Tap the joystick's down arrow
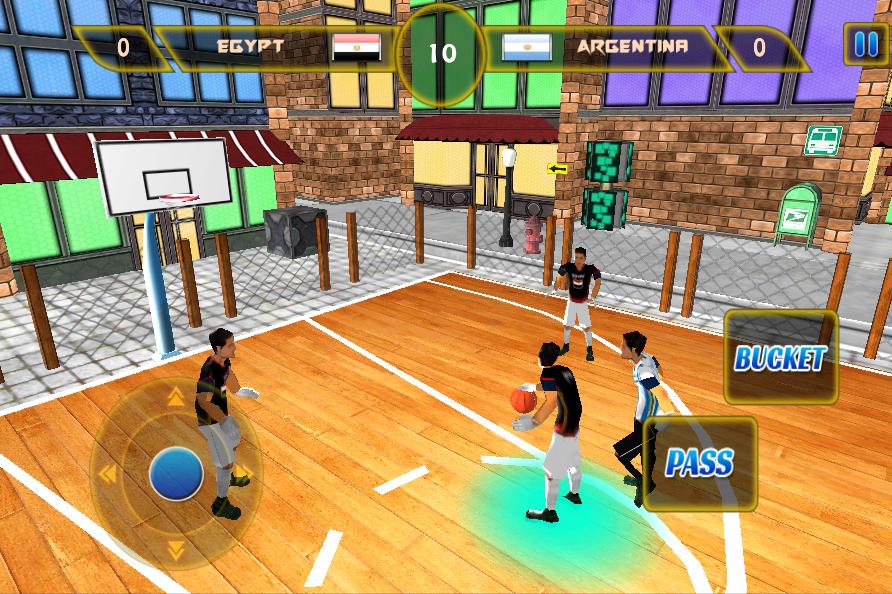Viewport: 892px width, 594px height. click(x=176, y=549)
